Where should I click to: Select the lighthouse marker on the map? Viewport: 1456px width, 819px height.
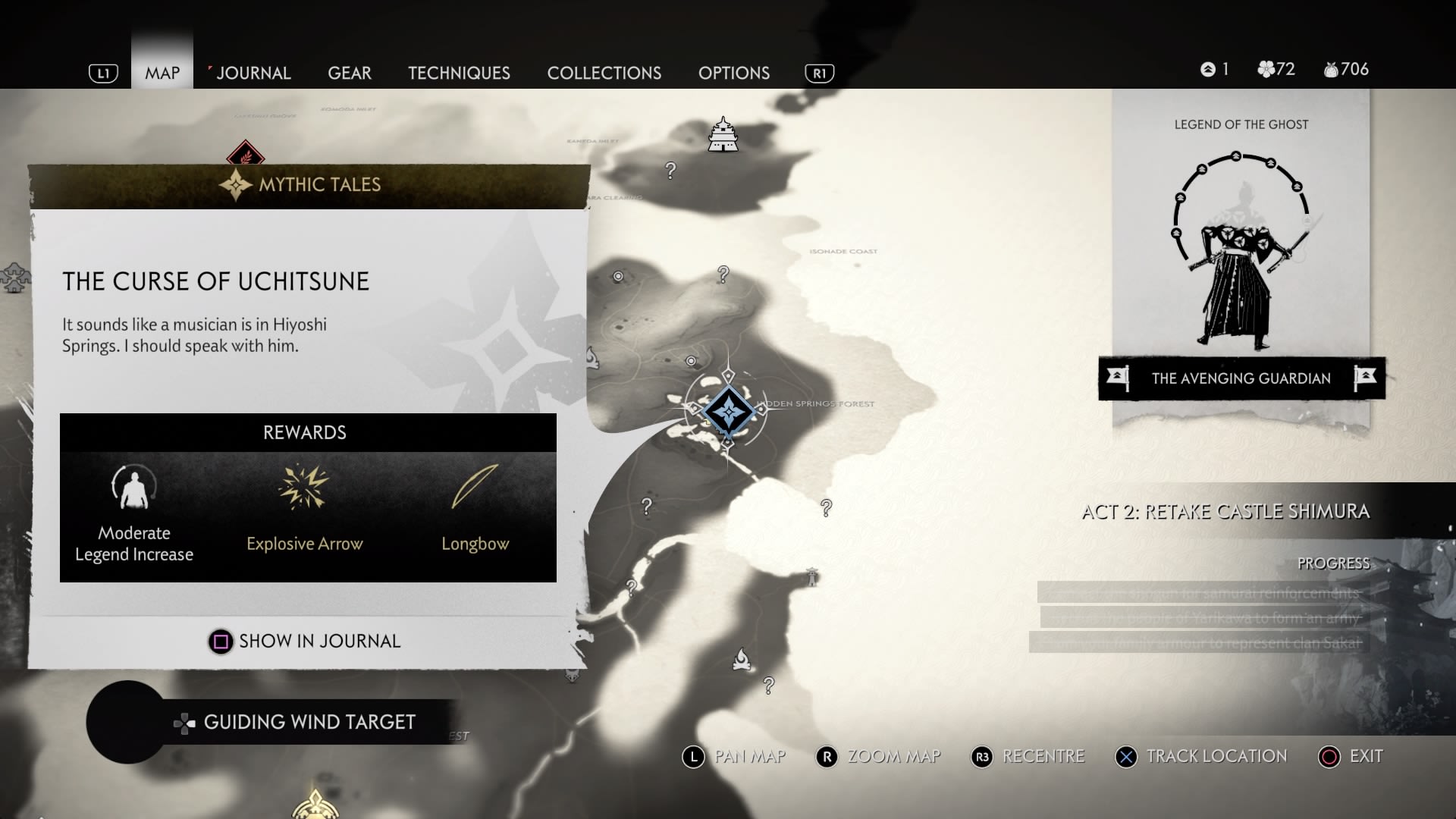tap(812, 577)
